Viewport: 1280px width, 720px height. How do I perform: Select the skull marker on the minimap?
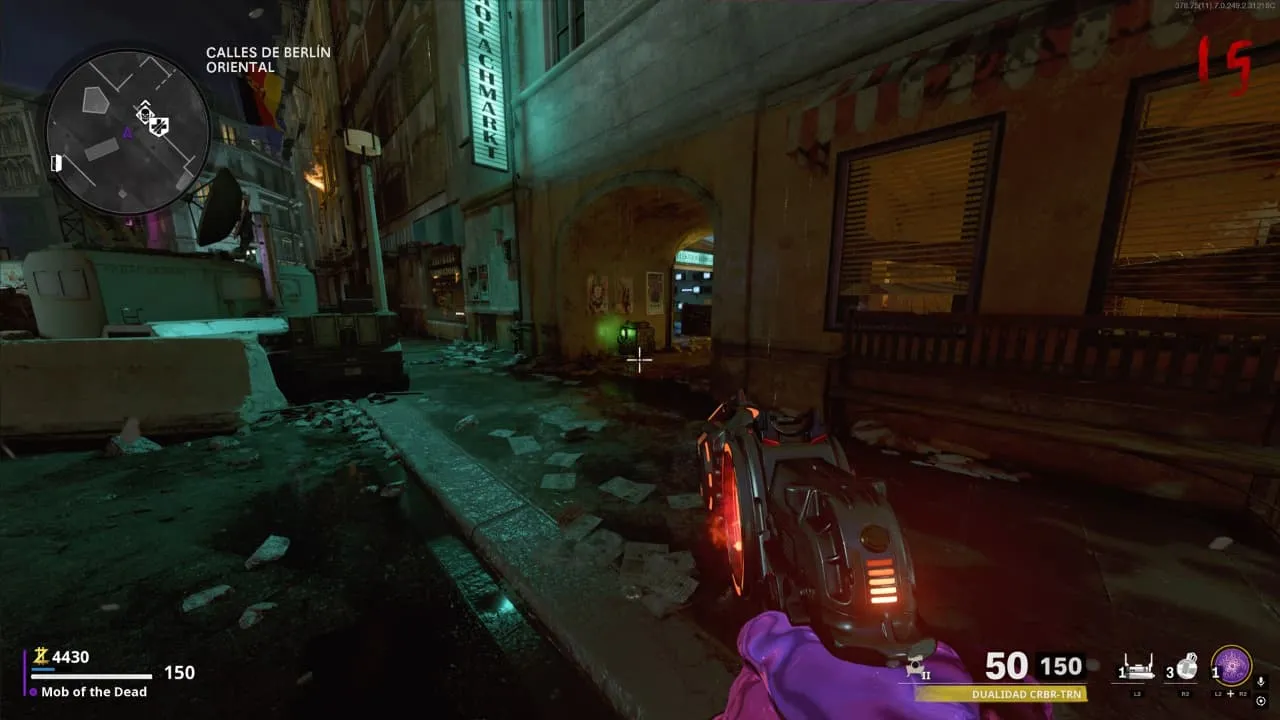point(144,112)
